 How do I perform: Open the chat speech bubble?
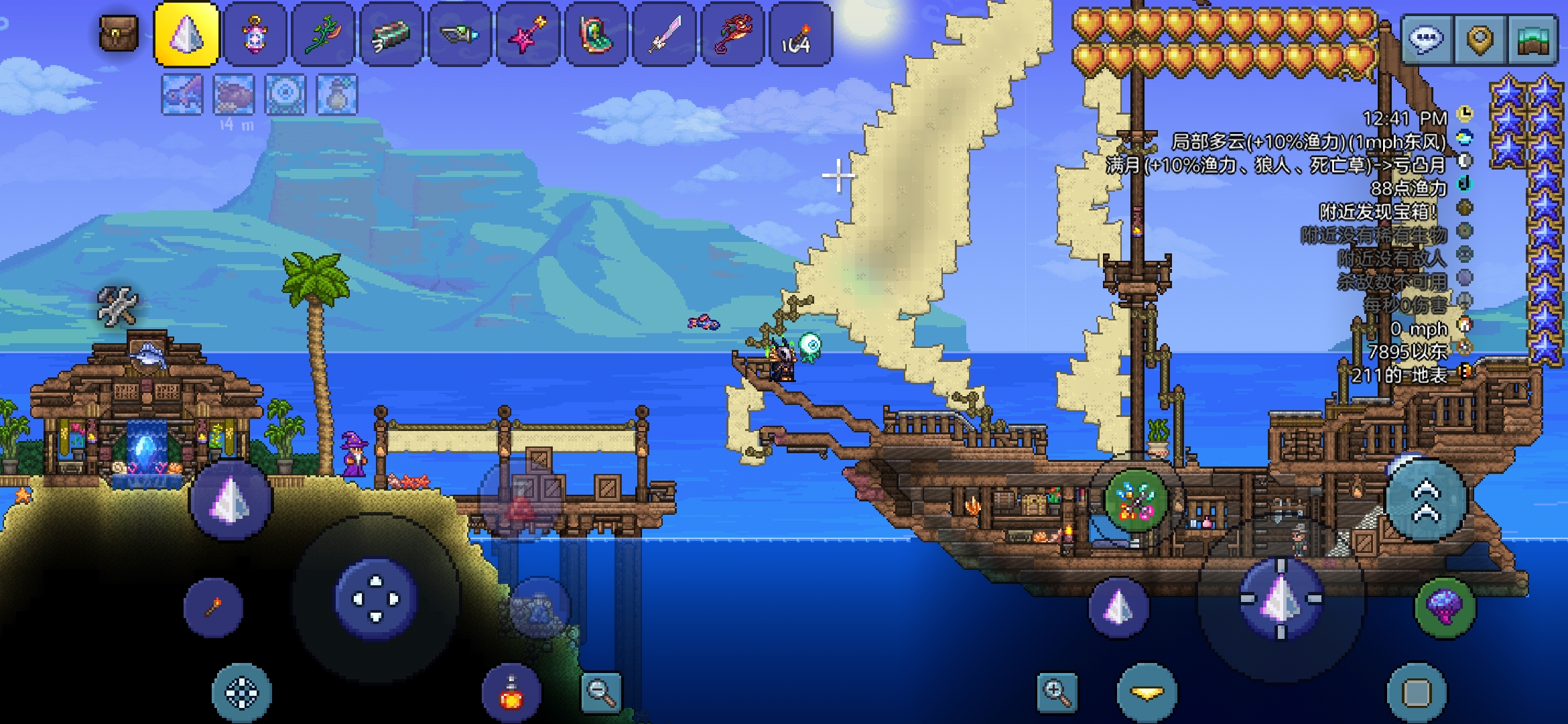(x=1425, y=40)
